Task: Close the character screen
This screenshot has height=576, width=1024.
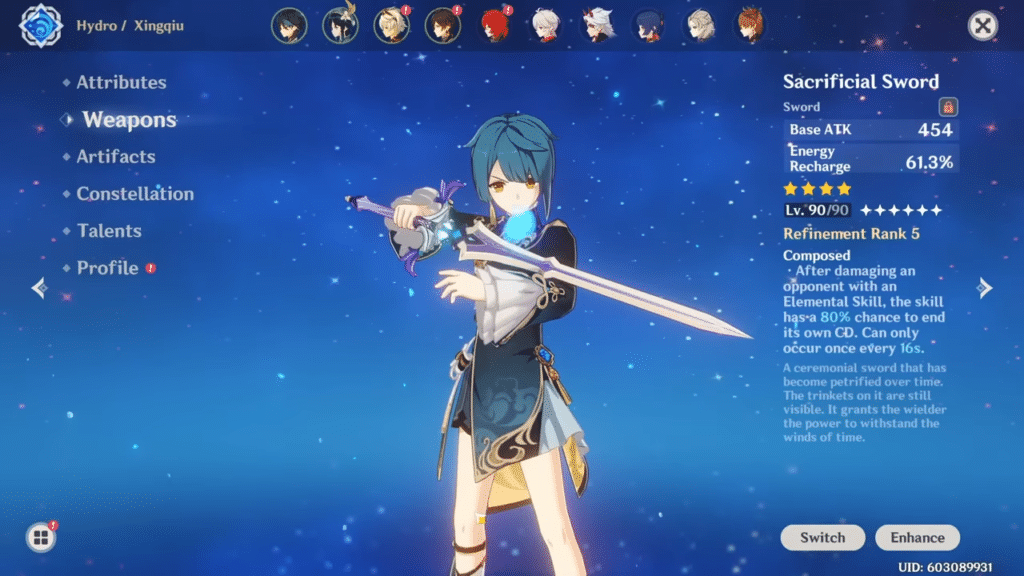Action: pyautogui.click(x=983, y=26)
